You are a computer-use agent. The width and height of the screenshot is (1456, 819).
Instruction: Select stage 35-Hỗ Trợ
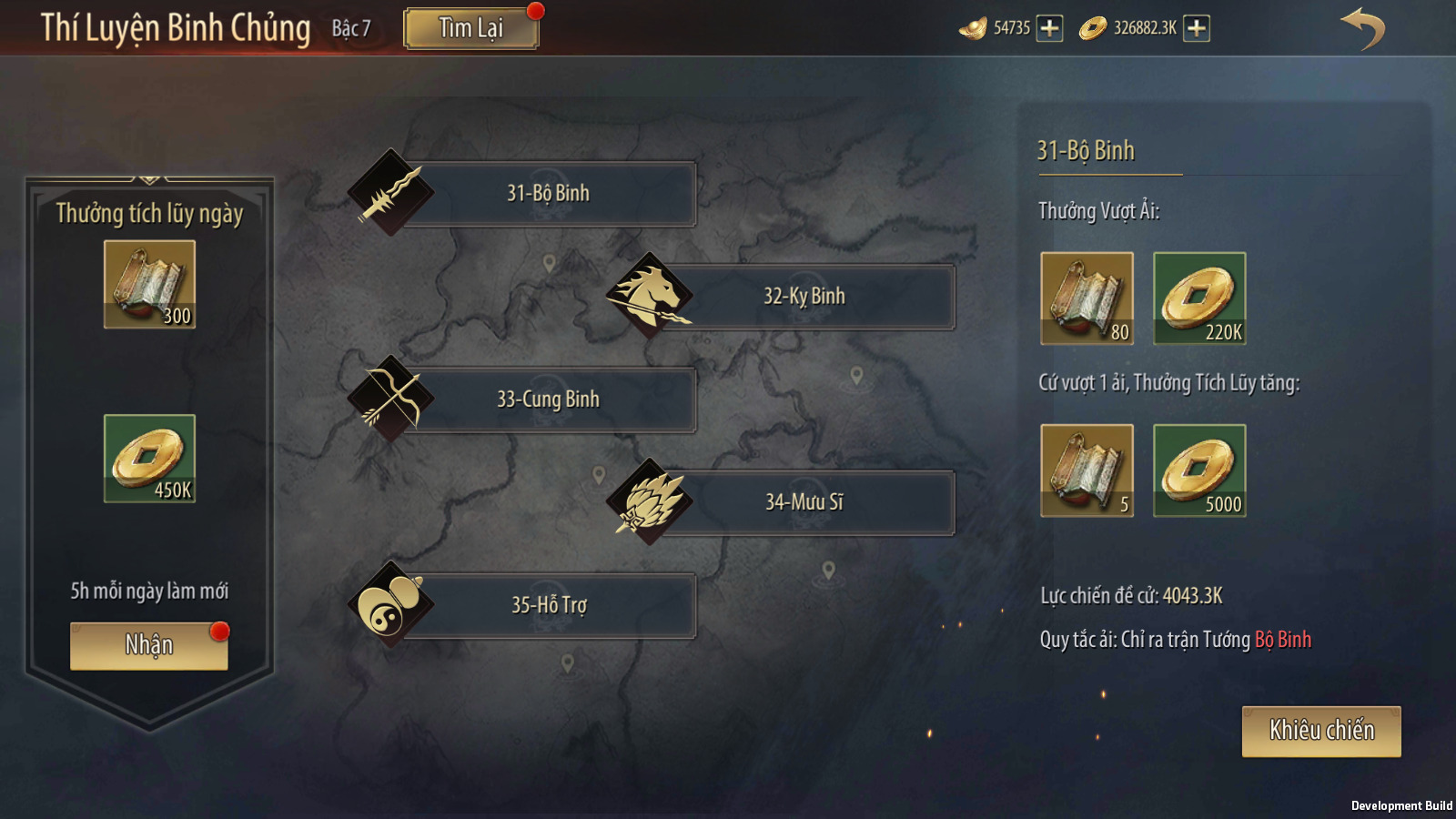coord(548,605)
